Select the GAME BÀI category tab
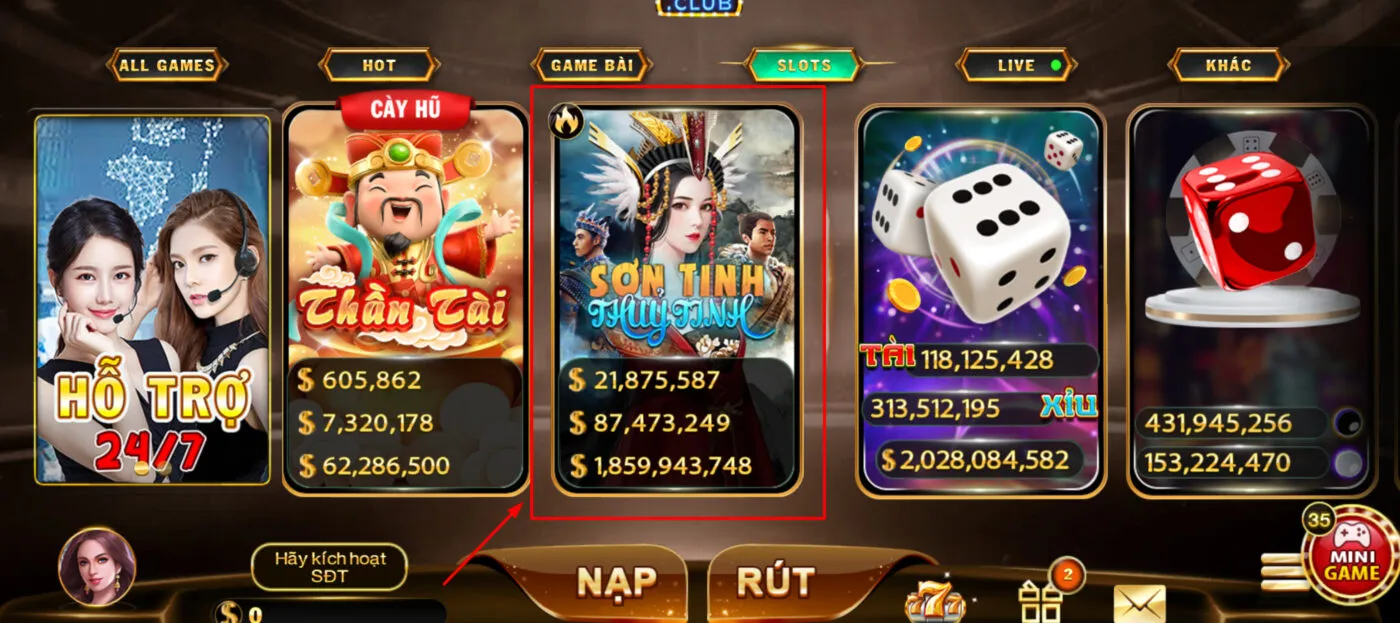1400x623 pixels. coord(592,66)
